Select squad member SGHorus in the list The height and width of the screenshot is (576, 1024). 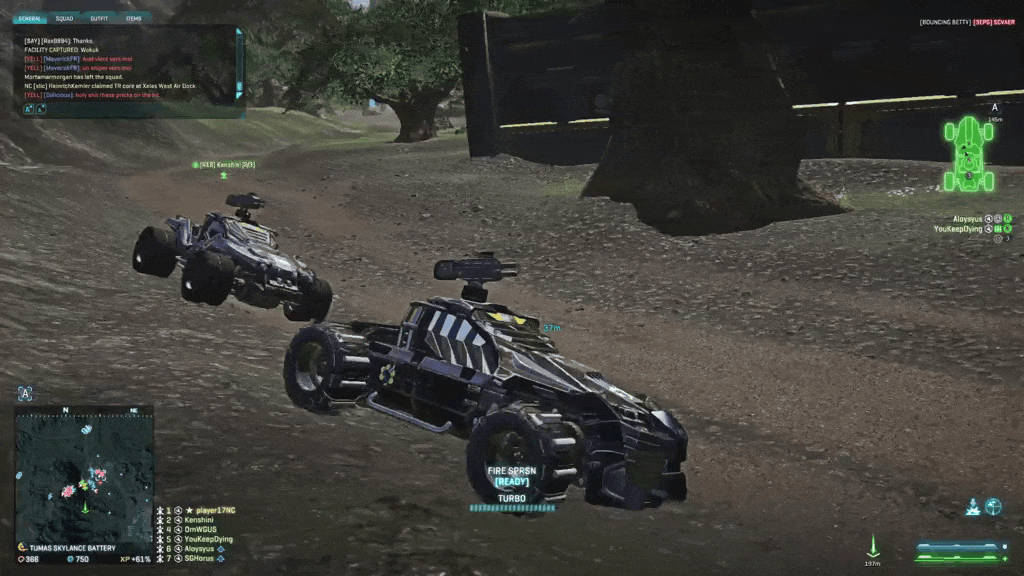pyautogui.click(x=200, y=558)
